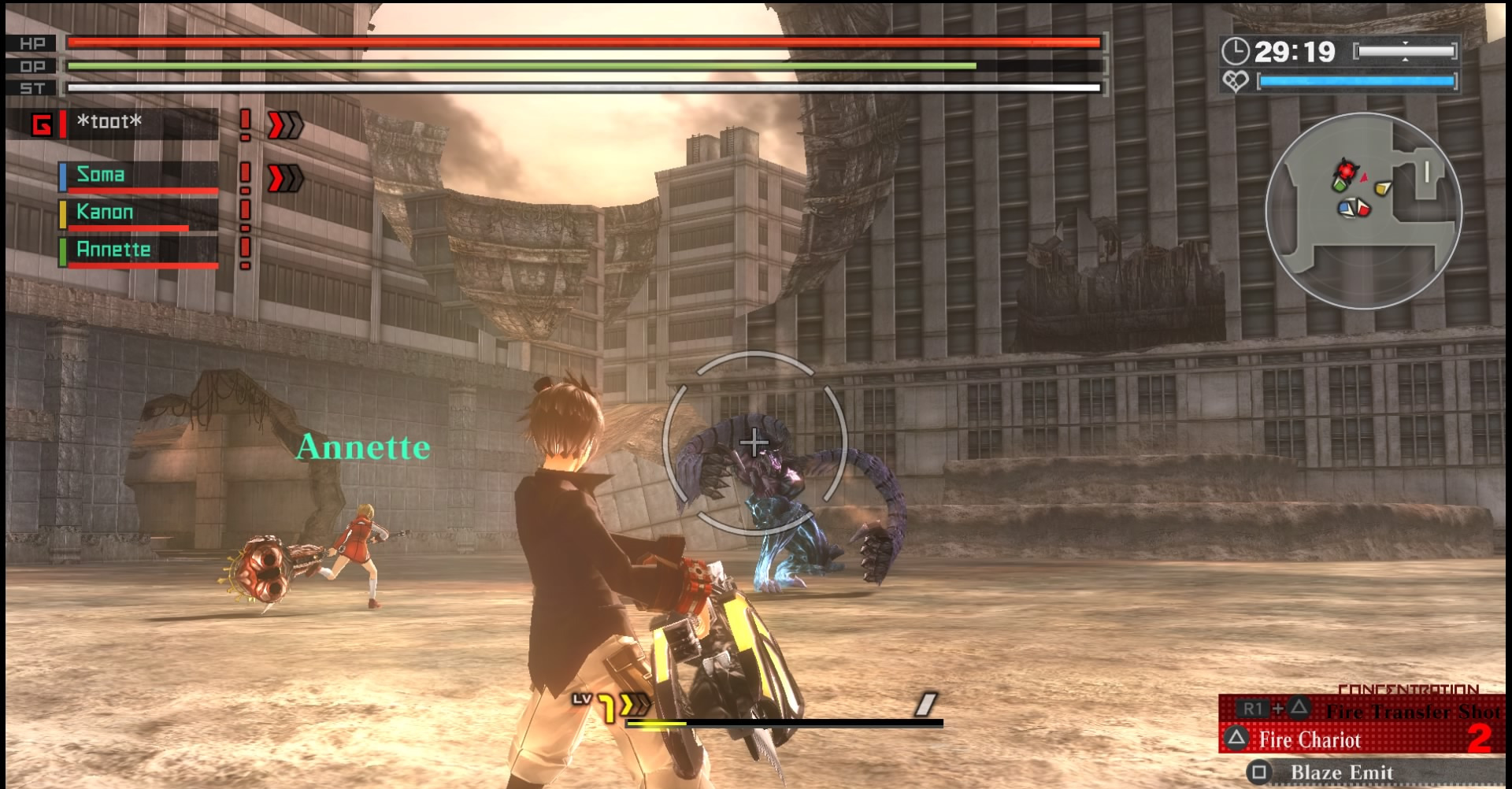The width and height of the screenshot is (1512, 789).
Task: Choose the Fire Transfer Shot entry
Action: coord(1413,711)
